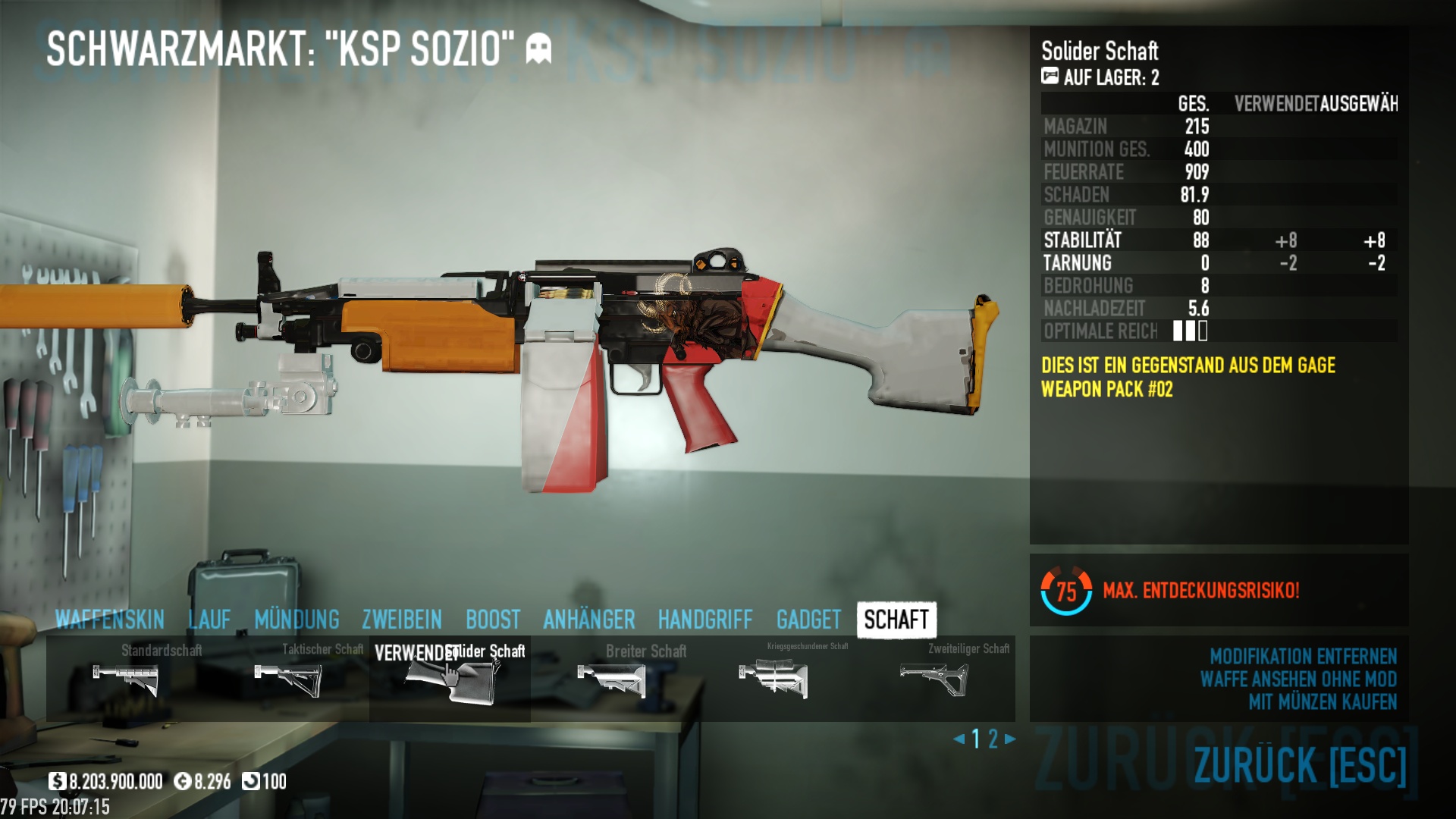This screenshot has width=1456, height=819.
Task: Show the Zweibein modifications
Action: coord(402,620)
